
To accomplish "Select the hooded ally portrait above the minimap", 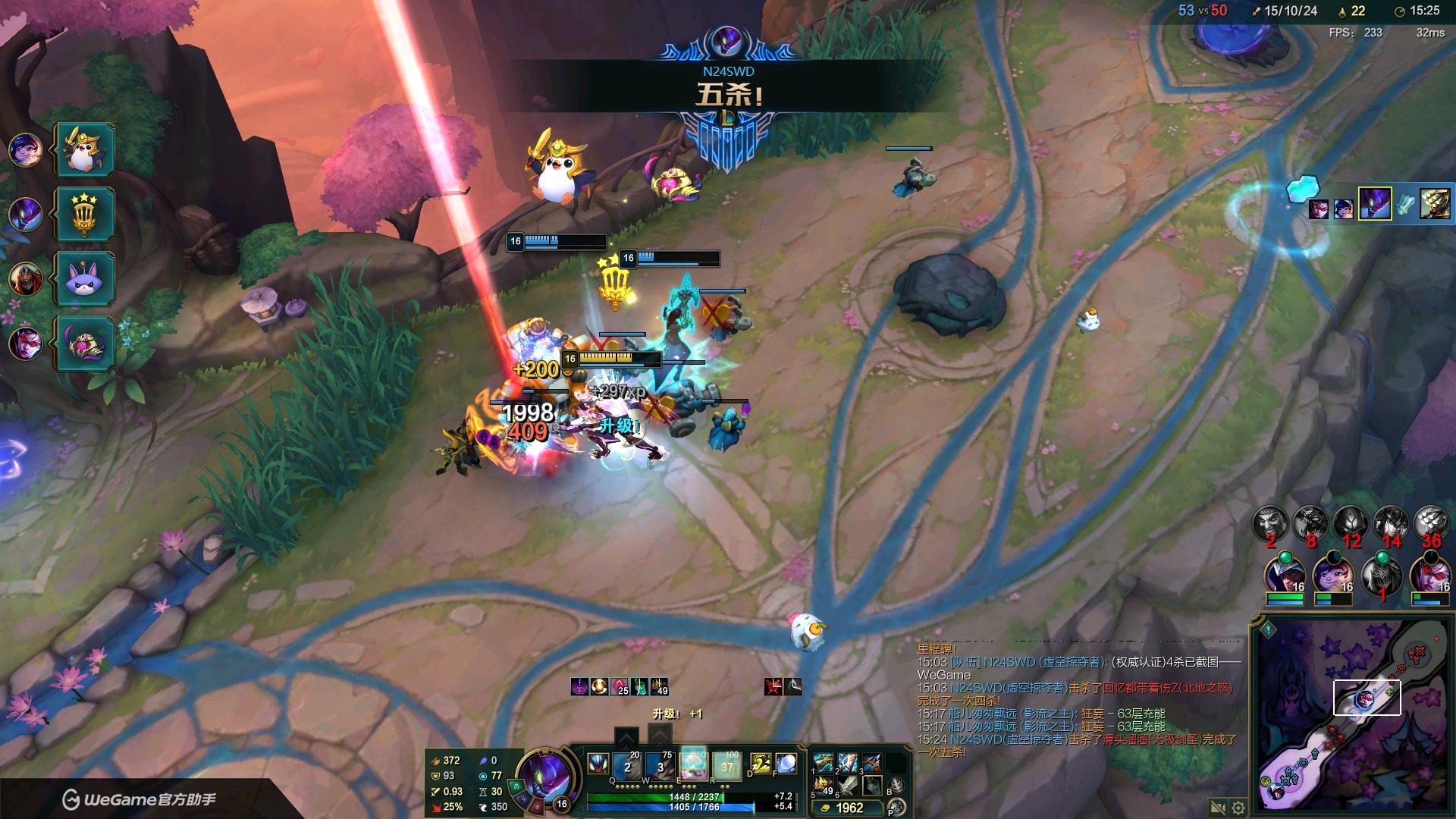I will click(1284, 575).
